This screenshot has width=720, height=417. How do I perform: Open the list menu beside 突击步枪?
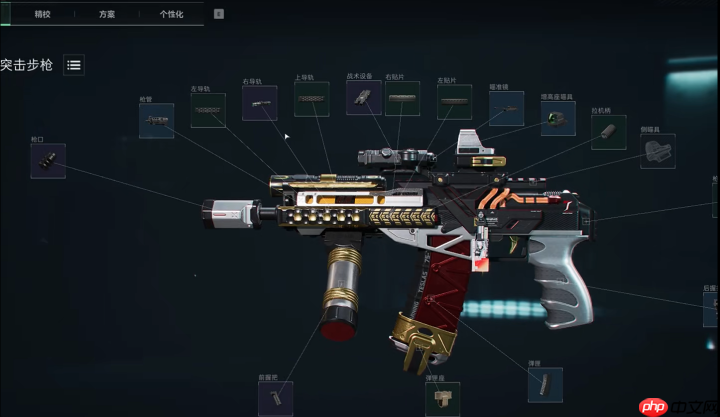(74, 65)
